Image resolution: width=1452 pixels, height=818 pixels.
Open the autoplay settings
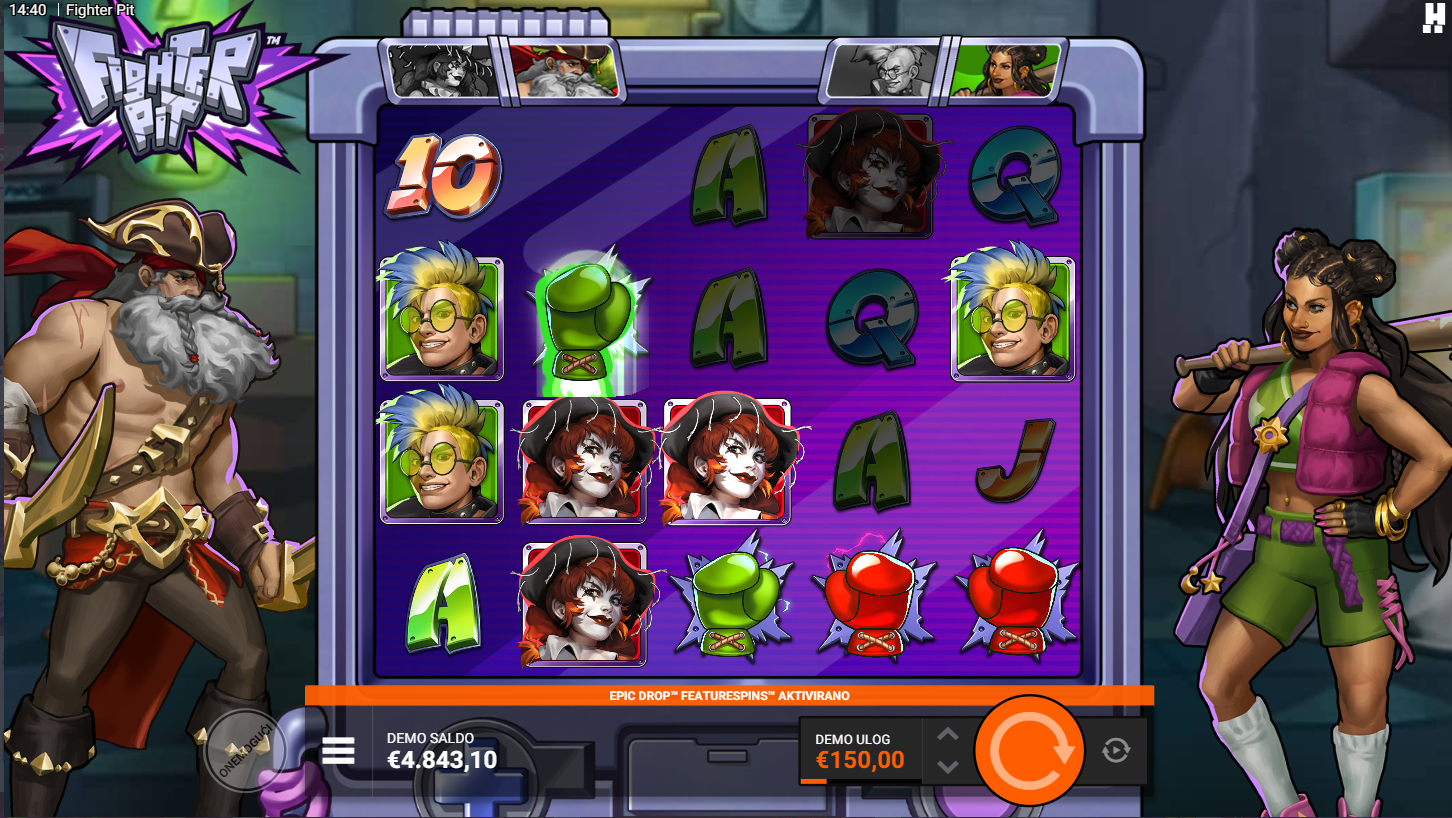click(x=1116, y=750)
